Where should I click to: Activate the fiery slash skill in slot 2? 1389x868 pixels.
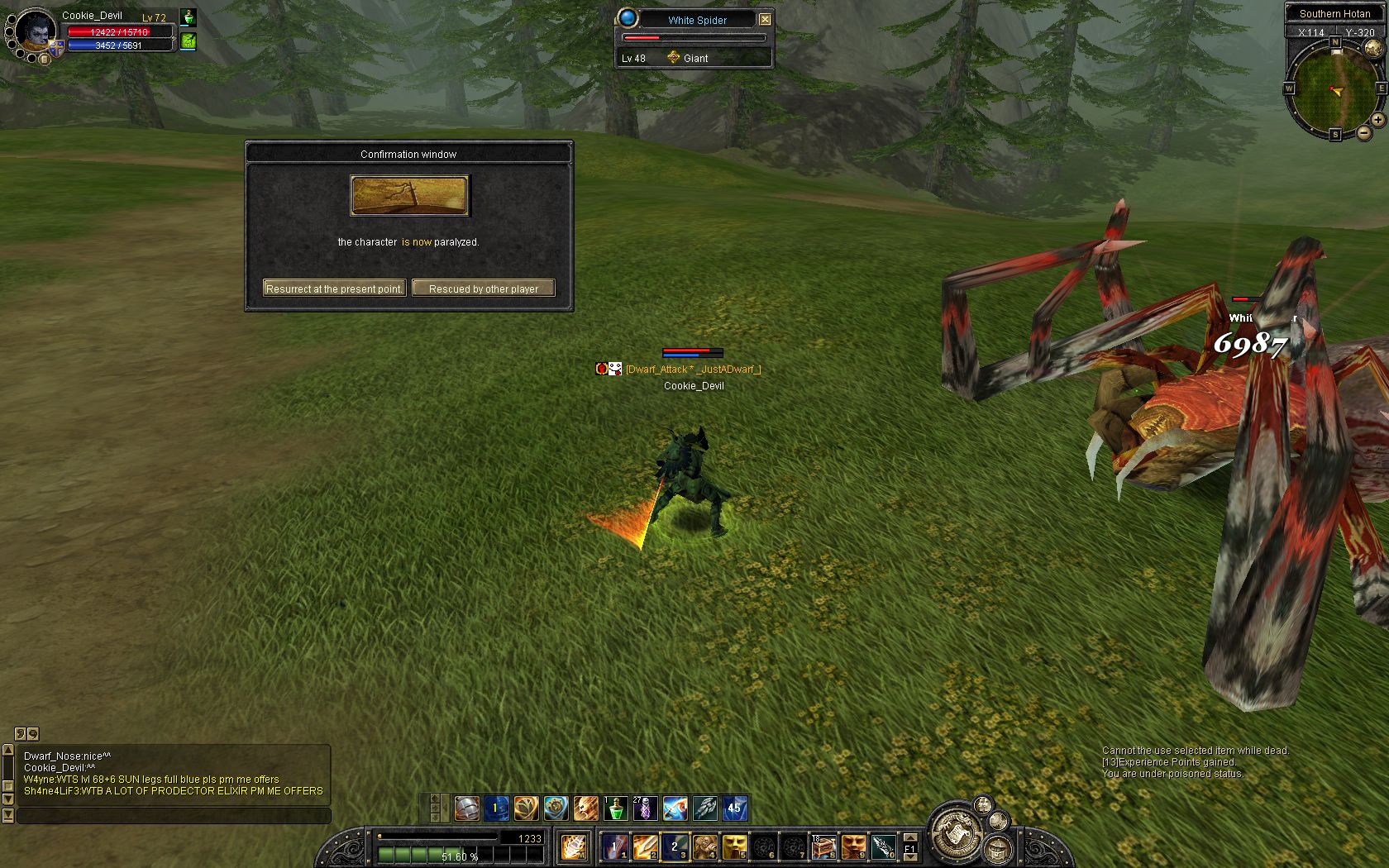click(645, 847)
